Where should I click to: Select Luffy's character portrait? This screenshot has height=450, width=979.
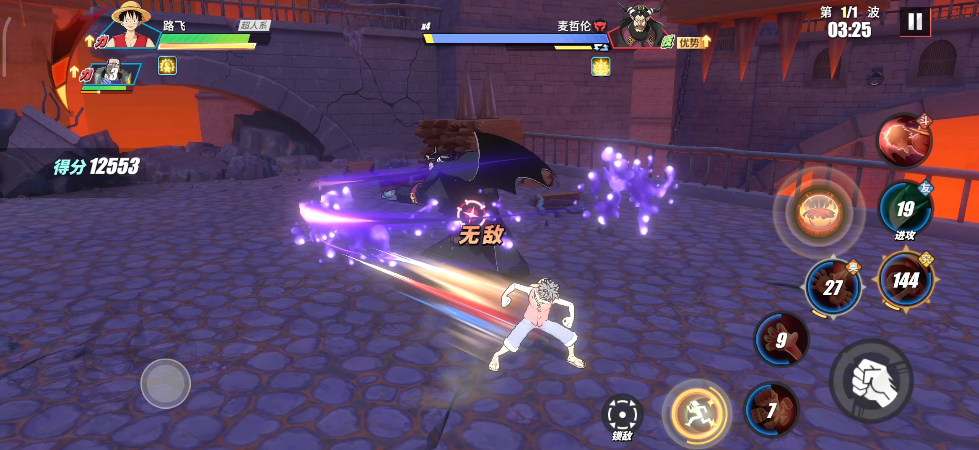[132, 25]
